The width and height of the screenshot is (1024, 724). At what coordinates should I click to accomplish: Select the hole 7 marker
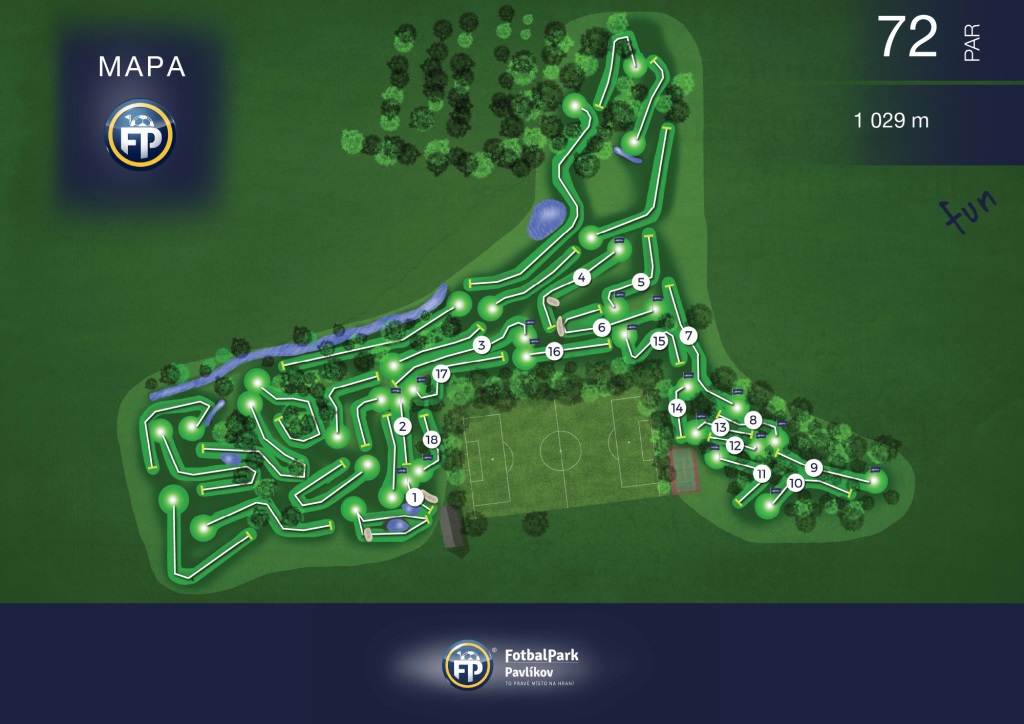(687, 335)
